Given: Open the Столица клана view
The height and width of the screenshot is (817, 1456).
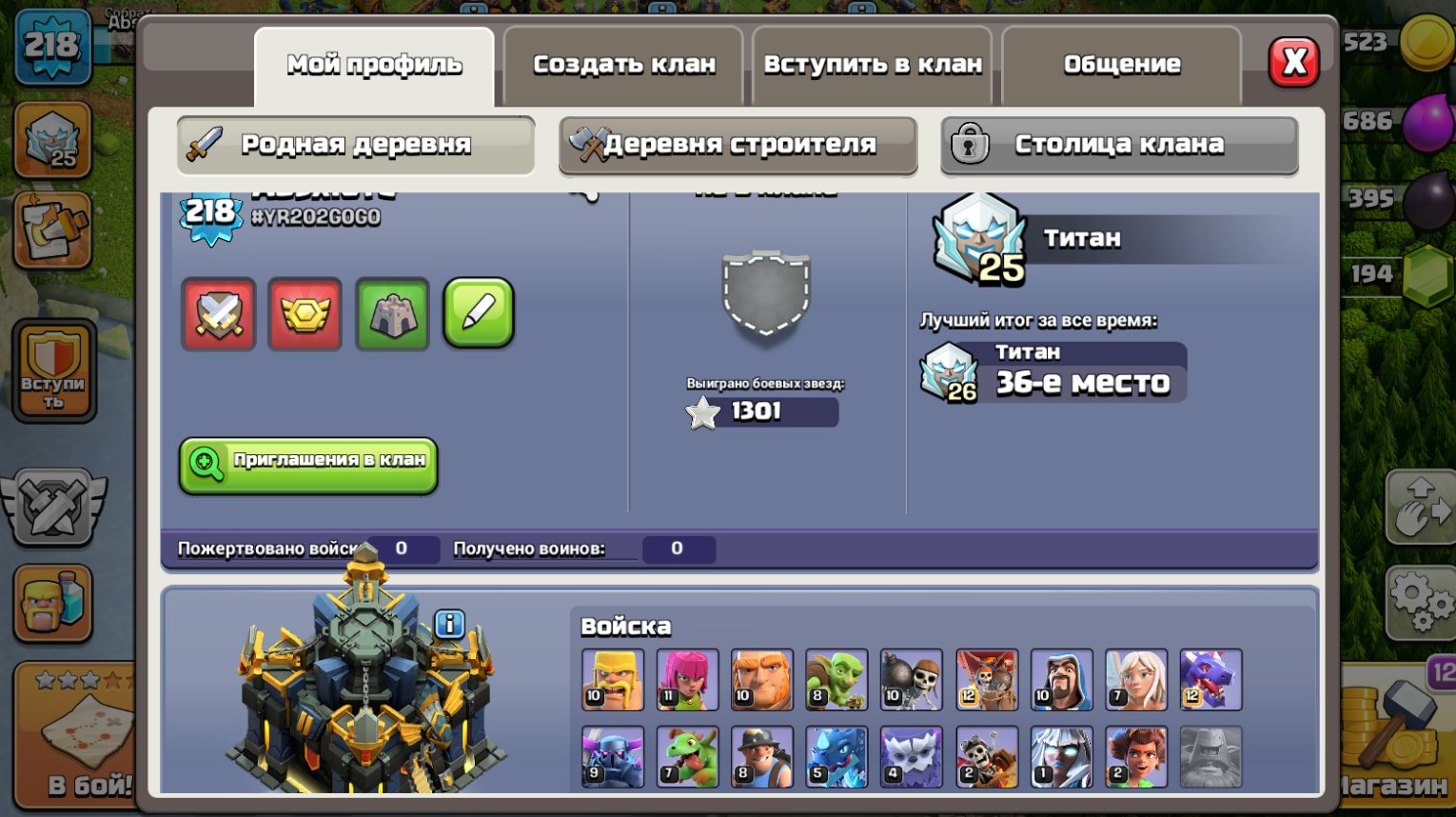Looking at the screenshot, I should pyautogui.click(x=1120, y=146).
